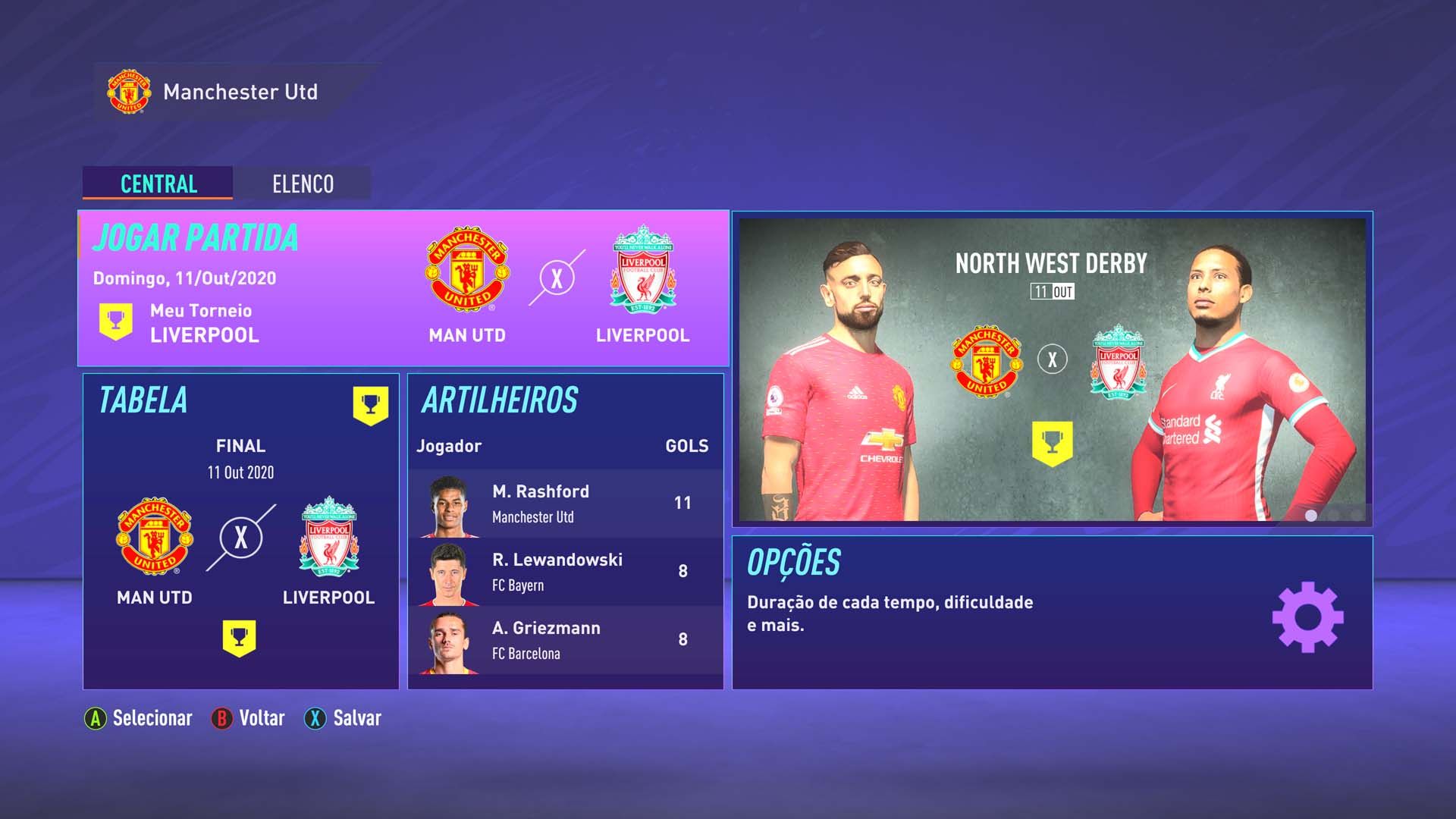Click the Manchester United crest in the header
Image resolution: width=1456 pixels, height=819 pixels.
129,93
